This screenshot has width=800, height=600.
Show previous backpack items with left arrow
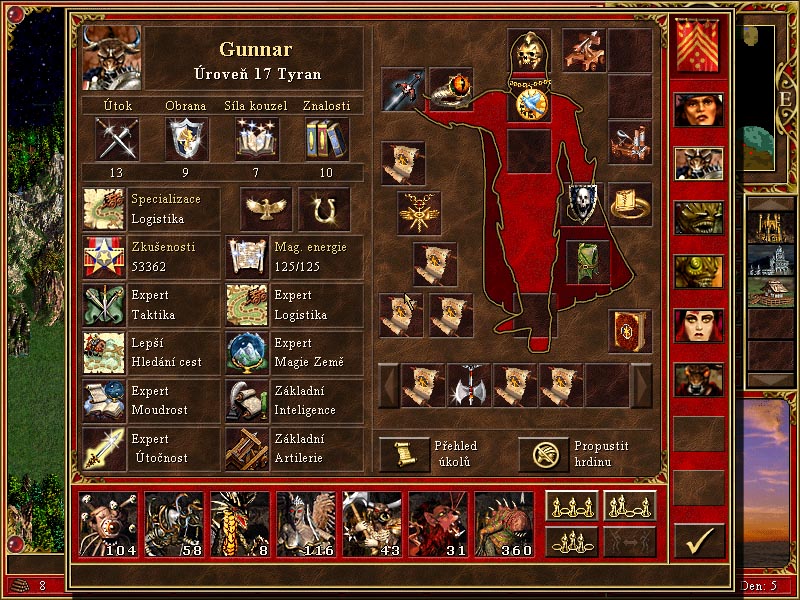click(388, 385)
